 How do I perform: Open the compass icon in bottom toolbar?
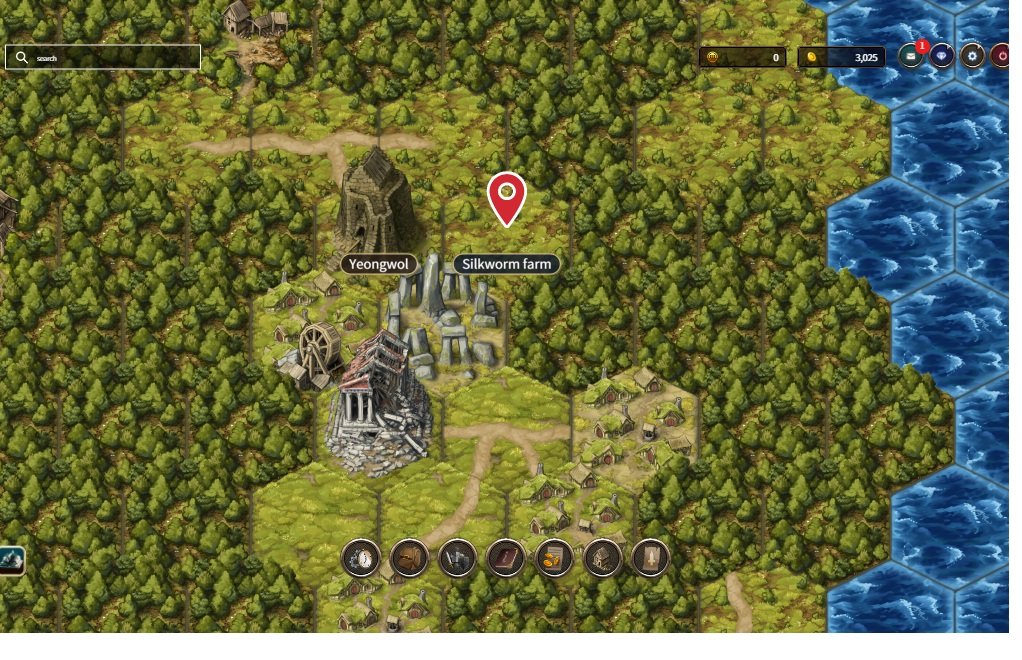[x=361, y=558]
